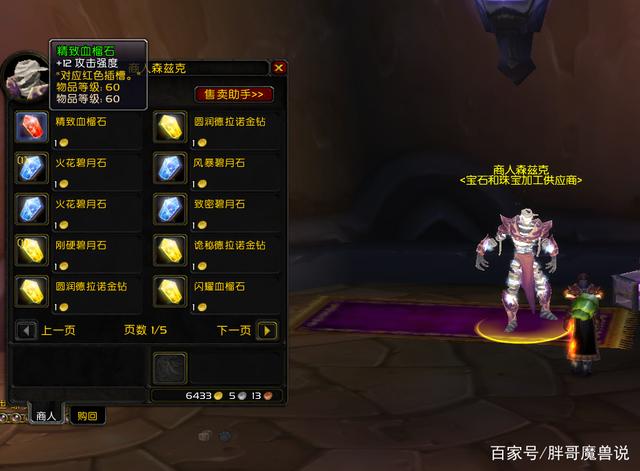The width and height of the screenshot is (640, 471).
Task: Choose the 致密碧月石 blue gem
Action: (x=168, y=210)
